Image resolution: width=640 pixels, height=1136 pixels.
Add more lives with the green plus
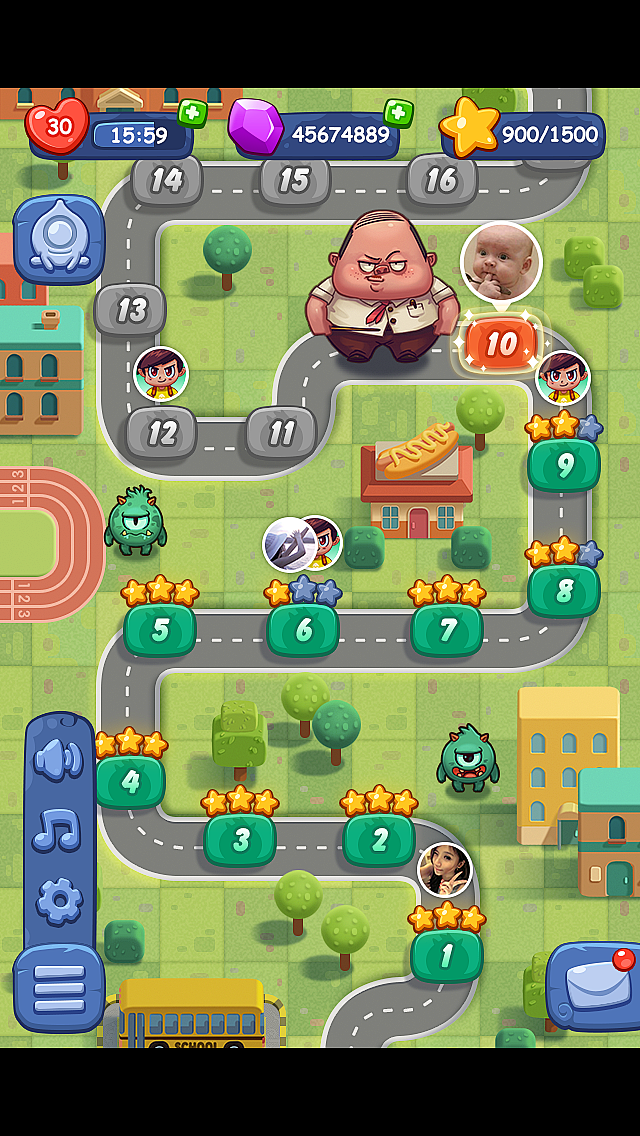pos(192,113)
